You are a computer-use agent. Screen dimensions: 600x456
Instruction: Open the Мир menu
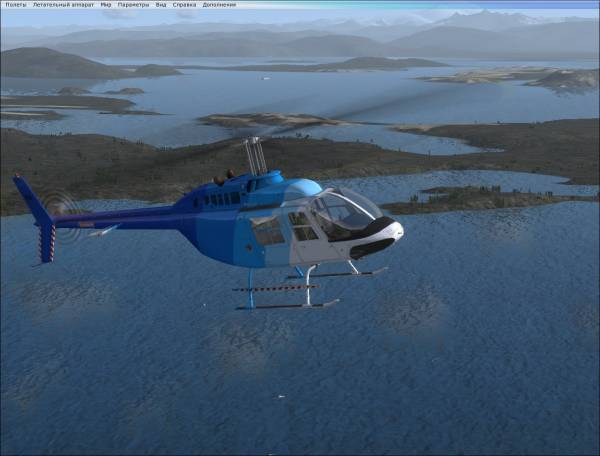[106, 5]
